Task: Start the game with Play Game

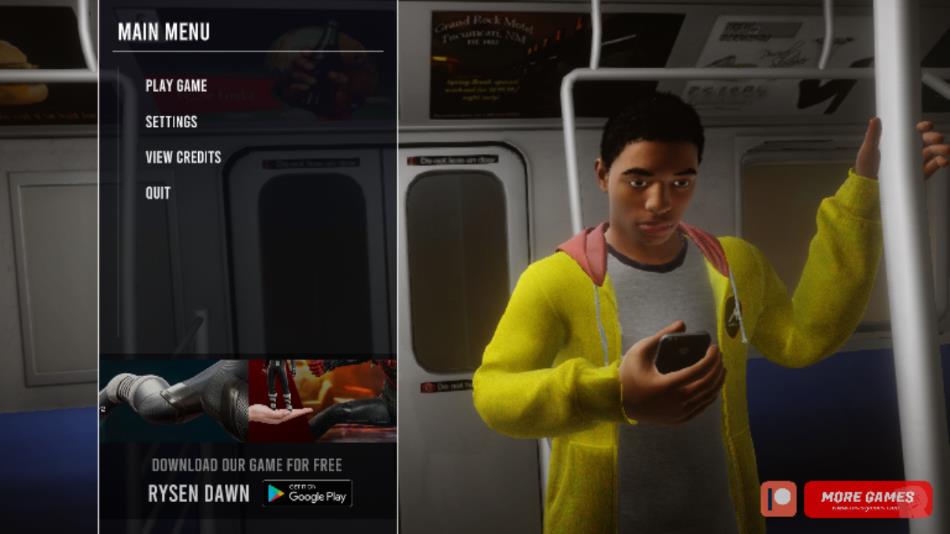Action: [176, 86]
